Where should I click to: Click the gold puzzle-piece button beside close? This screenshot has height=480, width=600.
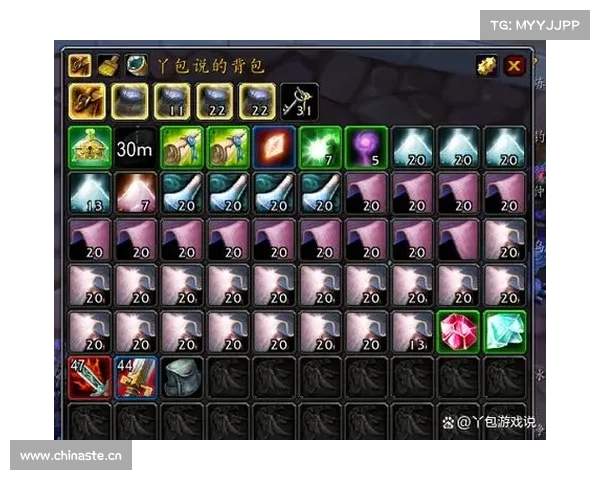[x=487, y=67]
